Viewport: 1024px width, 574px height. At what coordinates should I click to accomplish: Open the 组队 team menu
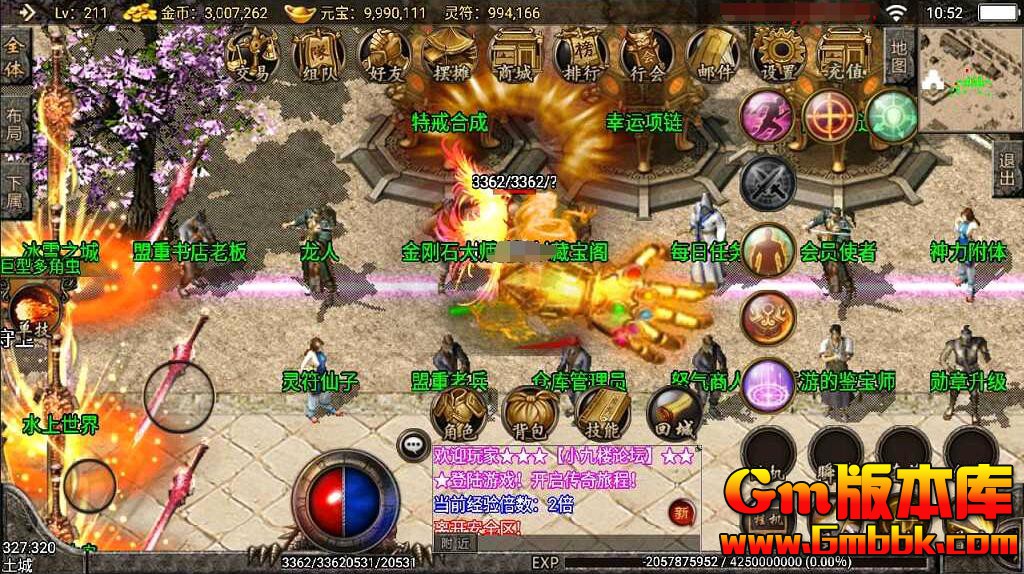pyautogui.click(x=317, y=53)
